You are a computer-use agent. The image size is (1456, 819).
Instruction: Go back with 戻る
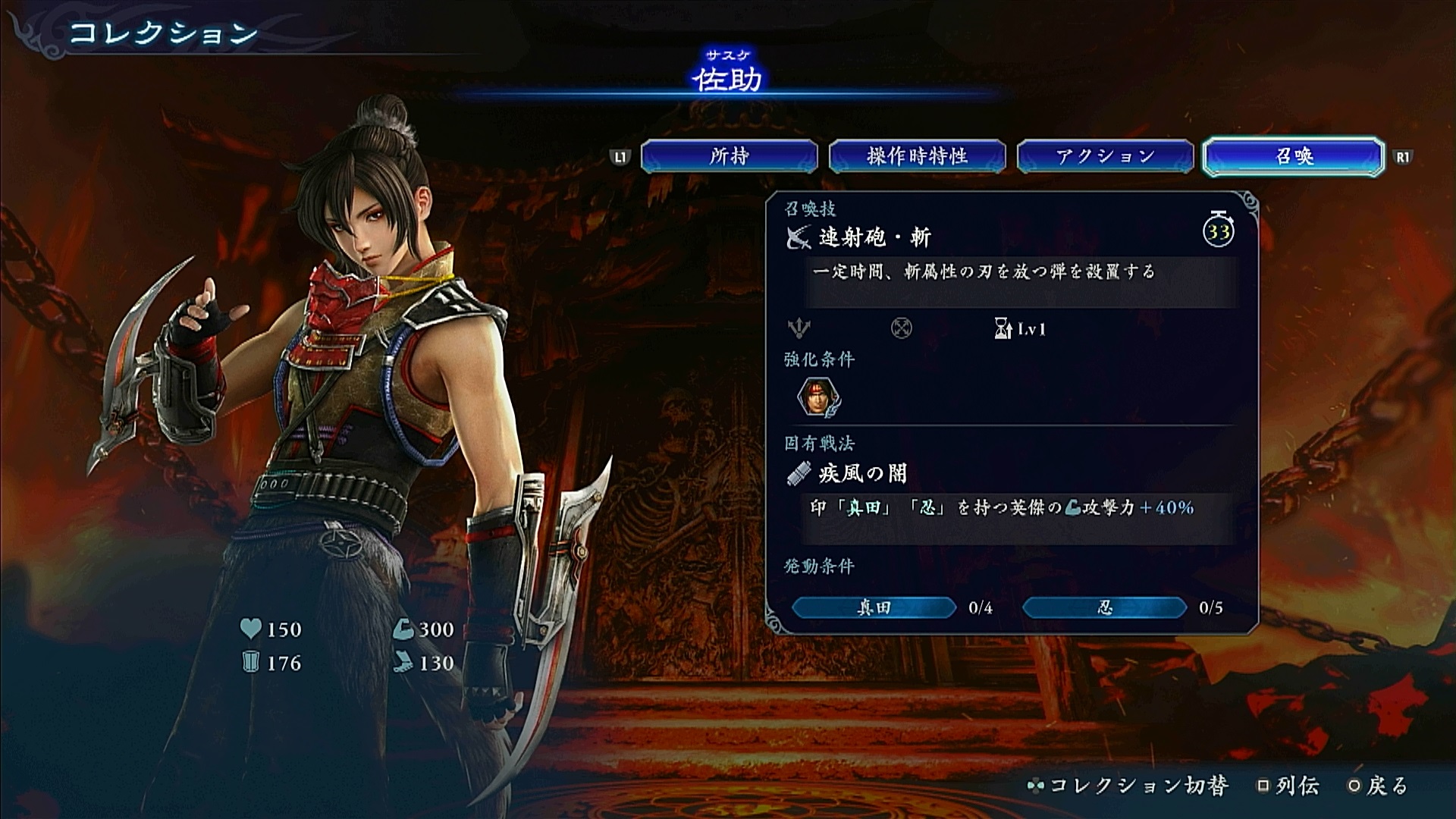click(x=1379, y=786)
